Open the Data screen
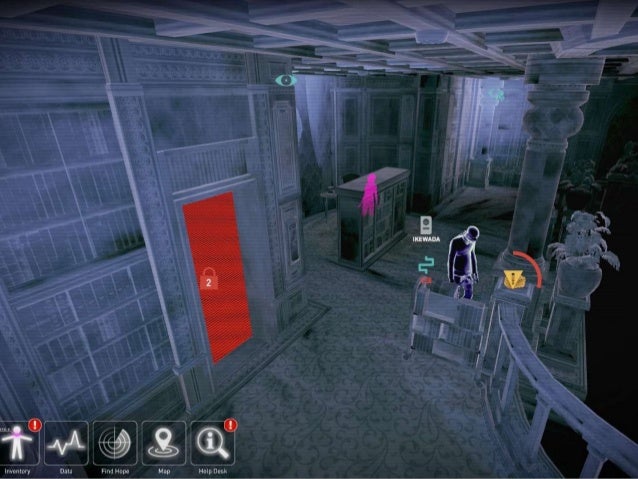Screen dimensions: 638x479 coord(66,442)
